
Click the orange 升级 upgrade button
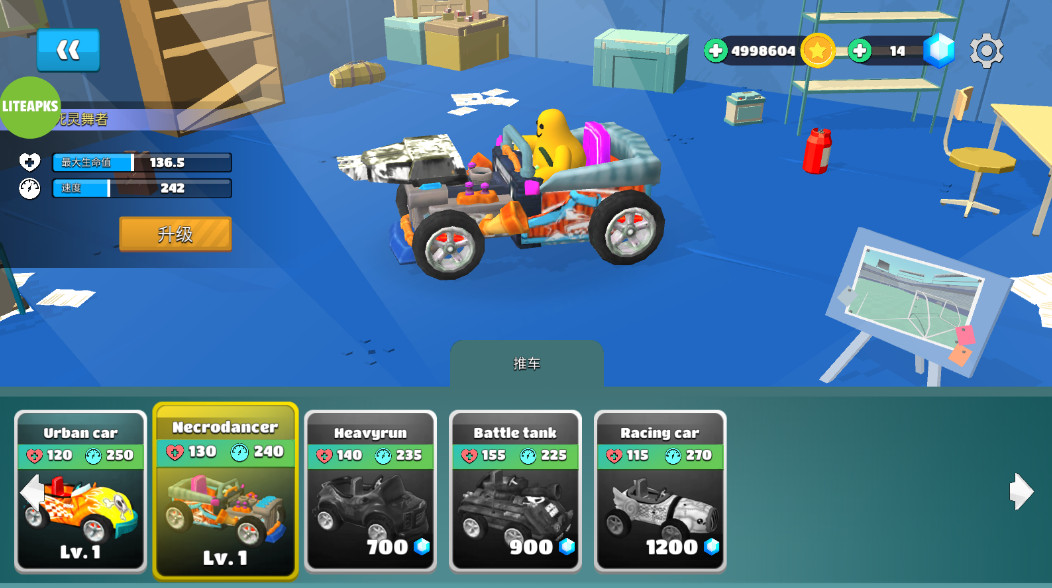click(x=175, y=234)
